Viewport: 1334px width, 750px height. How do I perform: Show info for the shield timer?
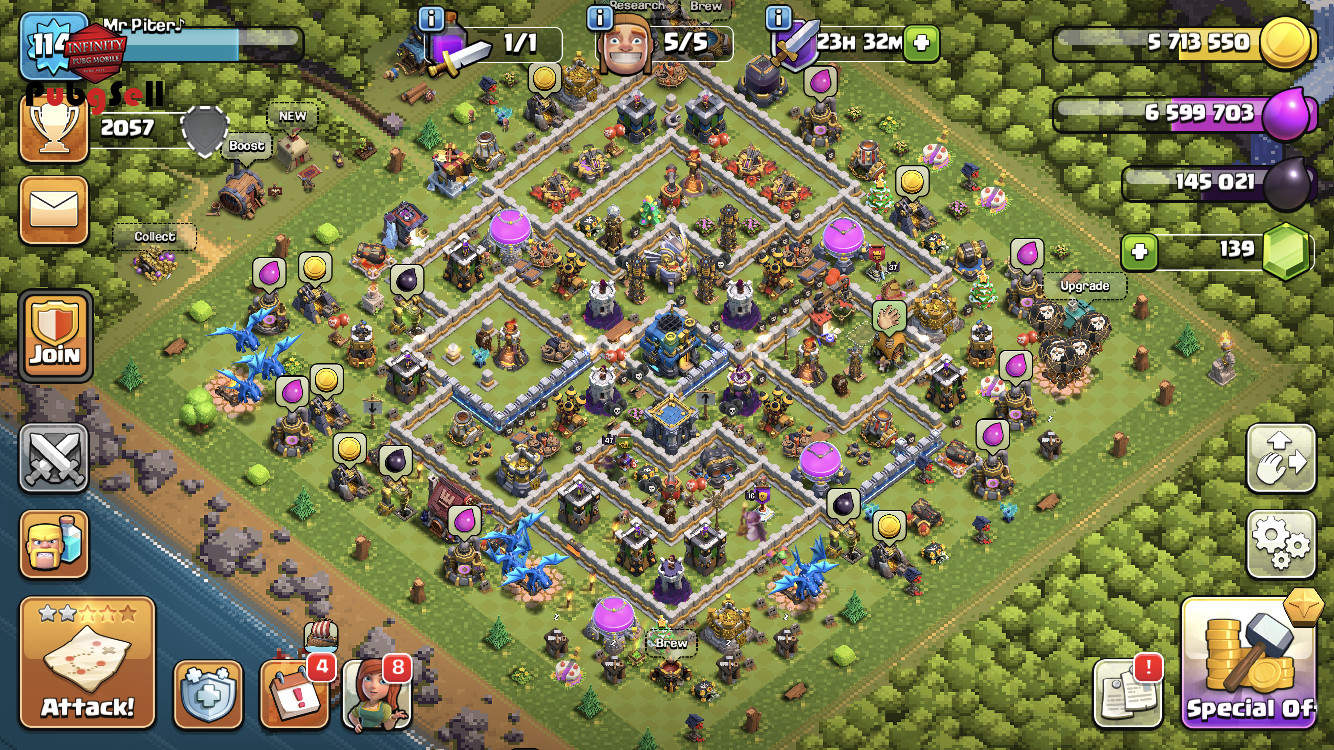pos(779,17)
